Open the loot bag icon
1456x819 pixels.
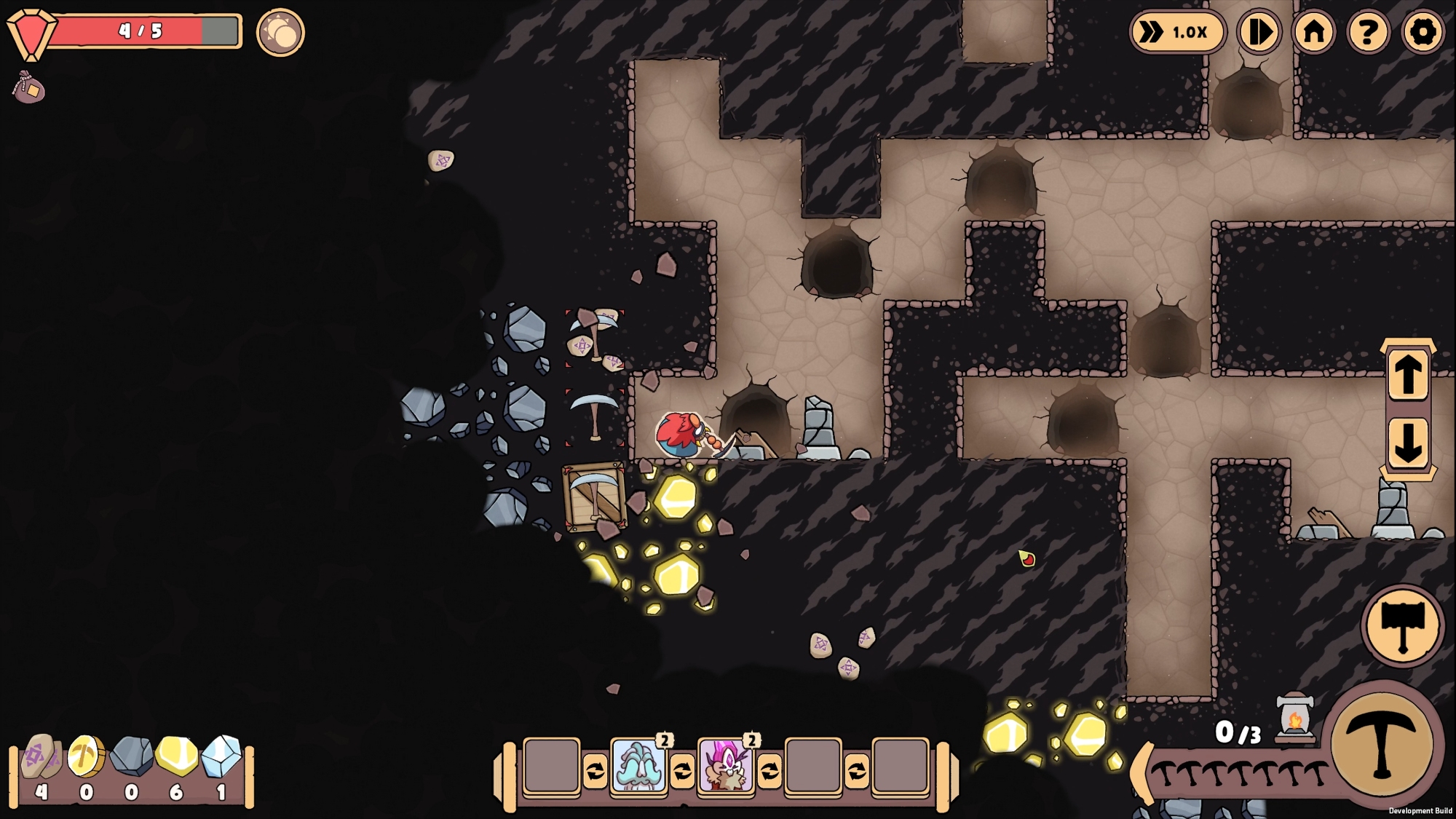click(x=29, y=88)
